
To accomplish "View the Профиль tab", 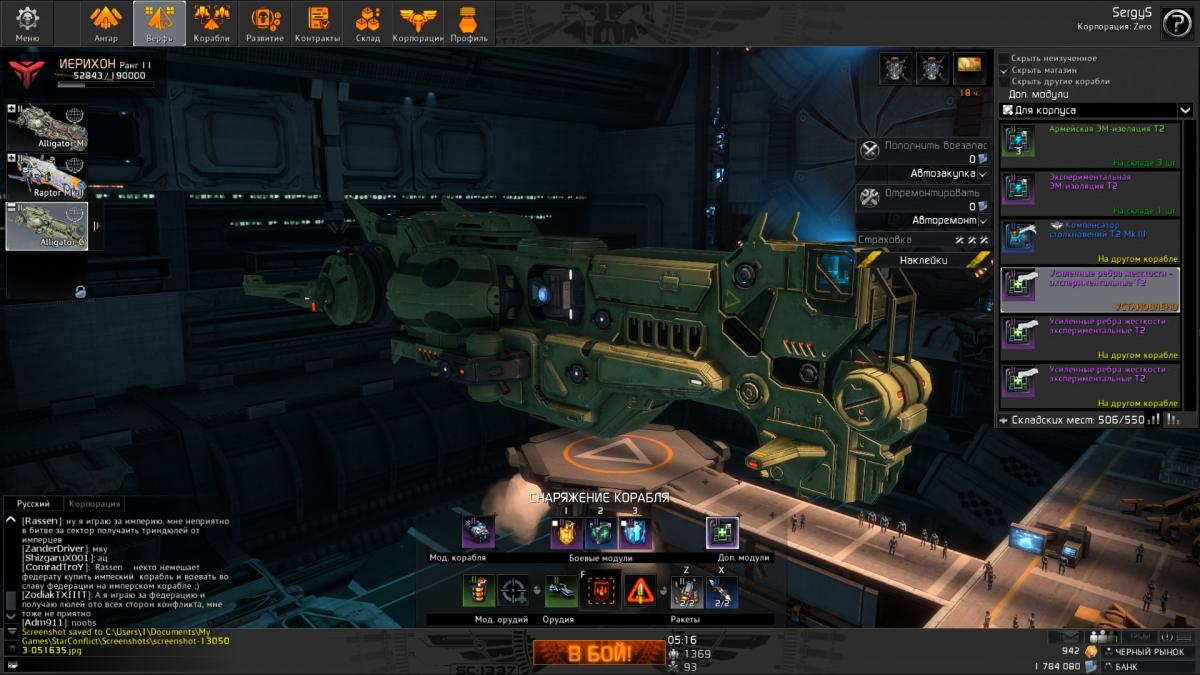I will (x=468, y=23).
